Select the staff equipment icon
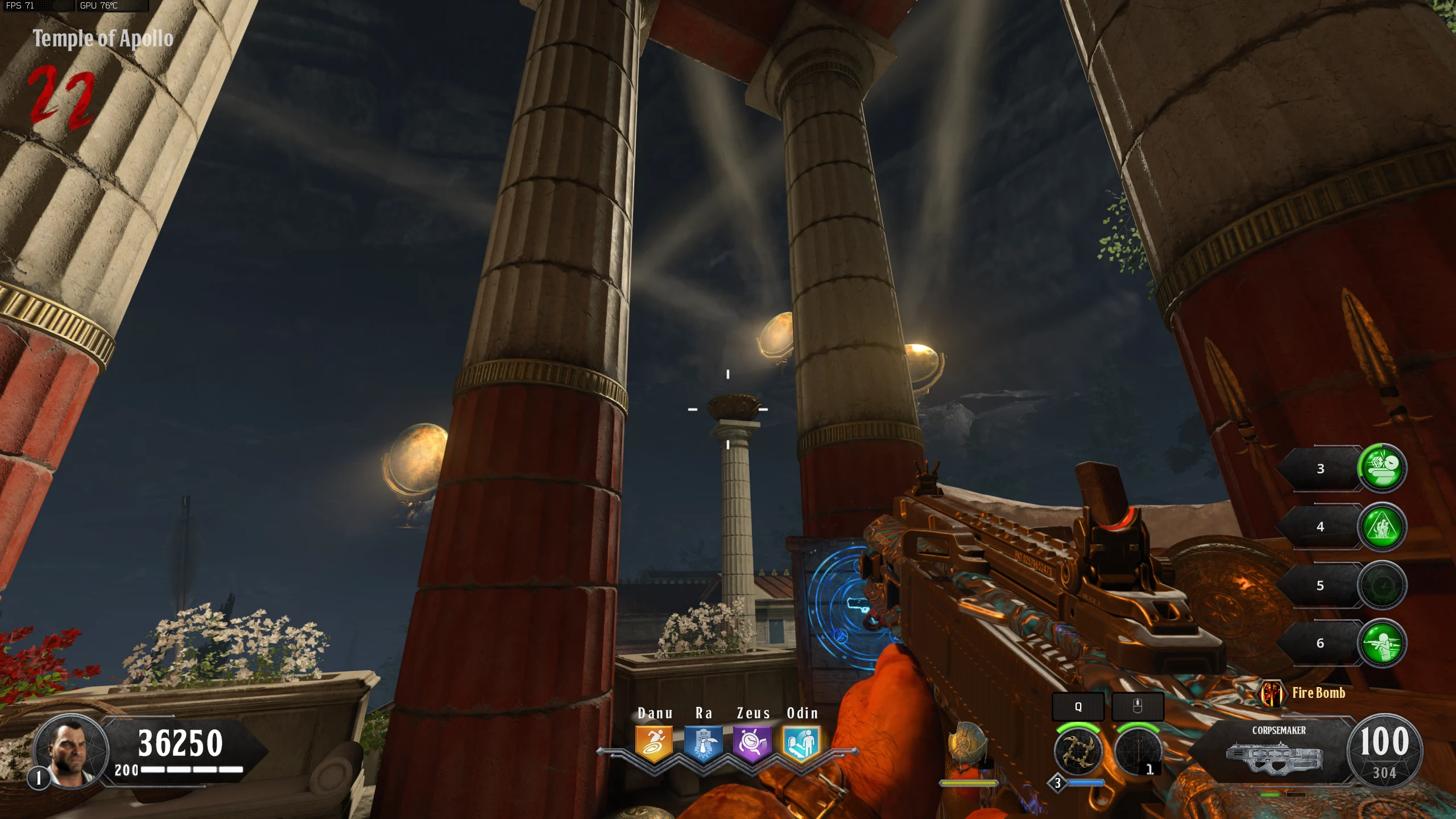This screenshot has width=1456, height=819. (x=1137, y=751)
